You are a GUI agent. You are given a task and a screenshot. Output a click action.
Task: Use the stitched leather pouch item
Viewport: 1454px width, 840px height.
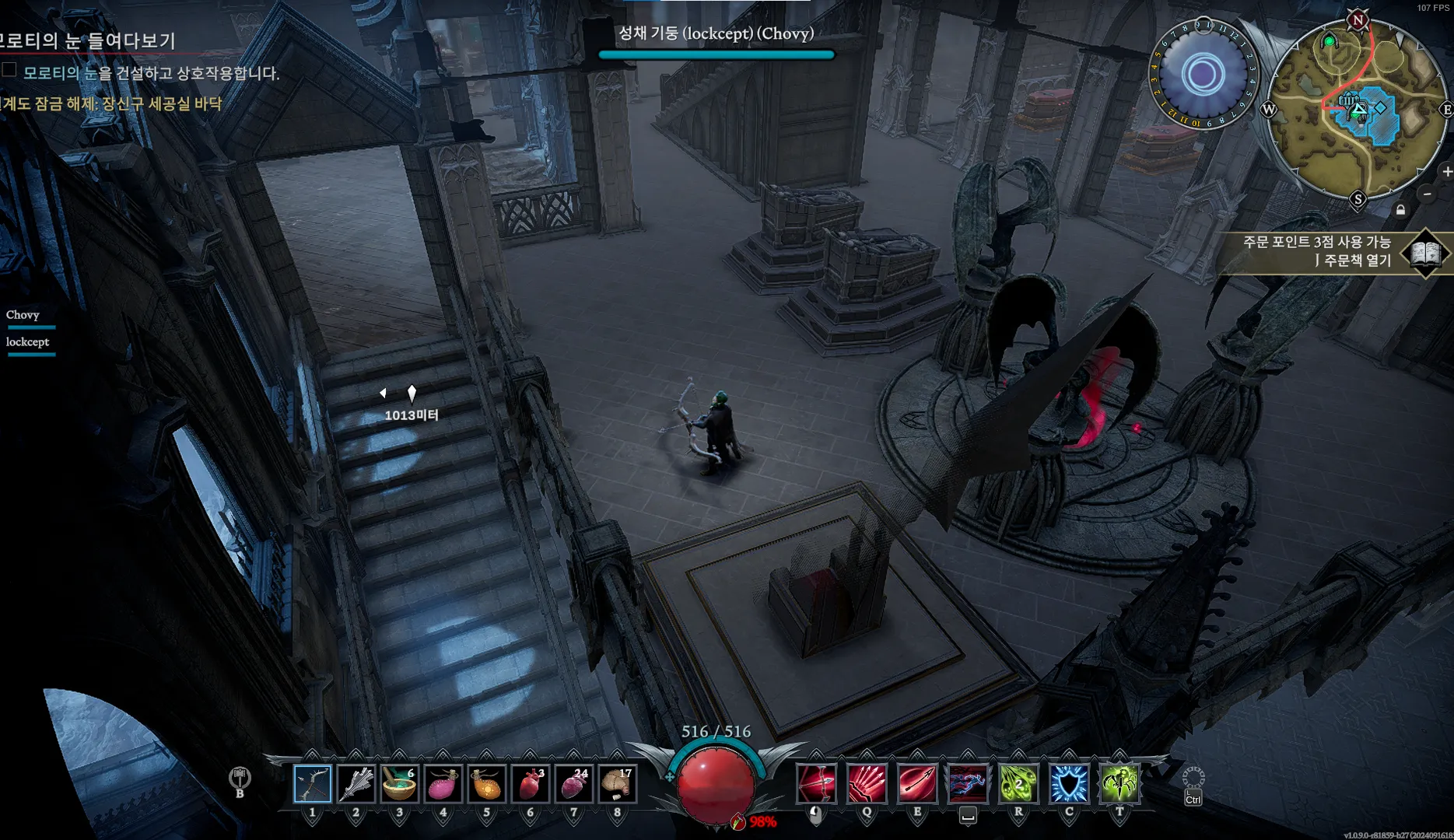(618, 784)
